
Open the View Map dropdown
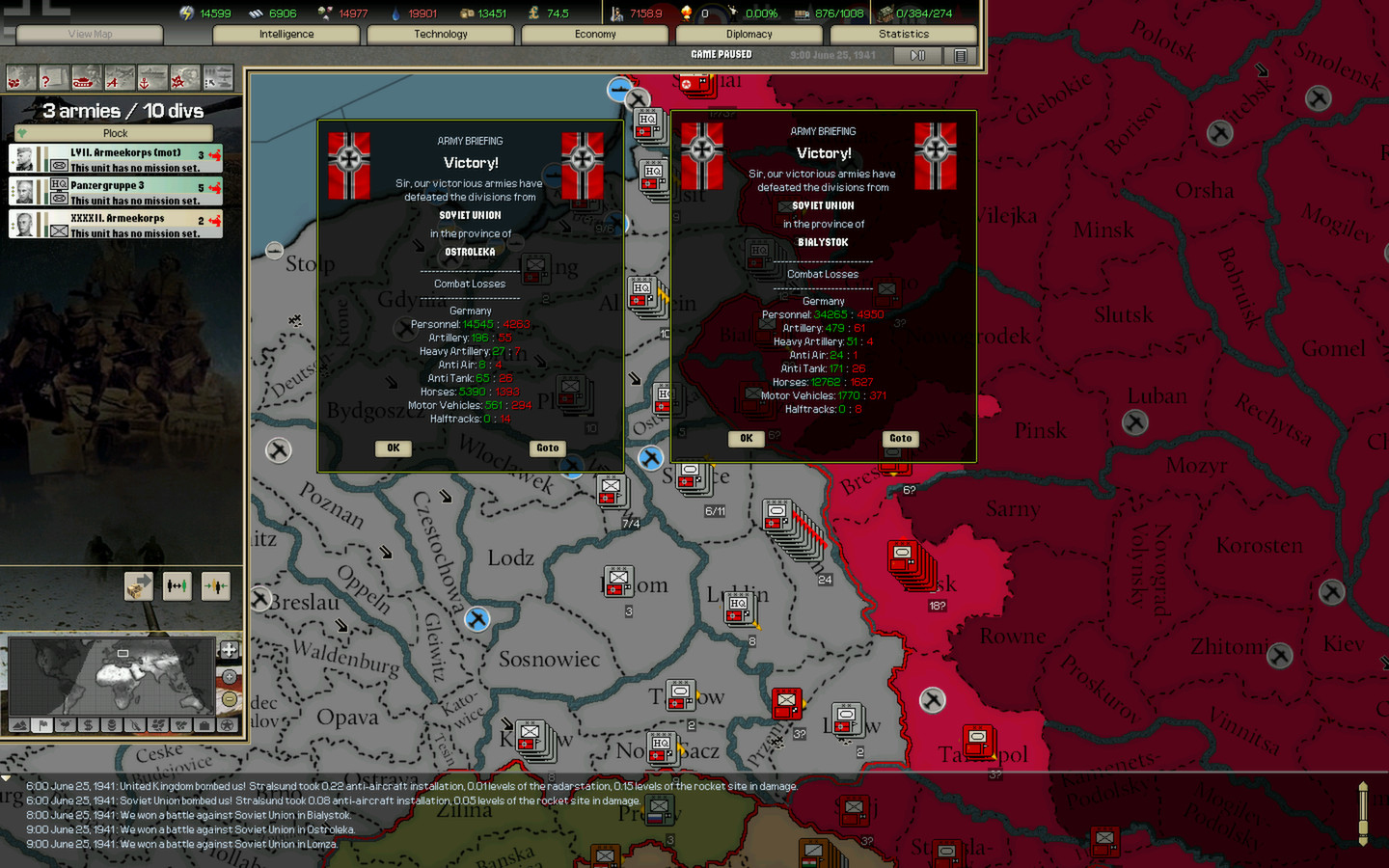pyautogui.click(x=89, y=34)
